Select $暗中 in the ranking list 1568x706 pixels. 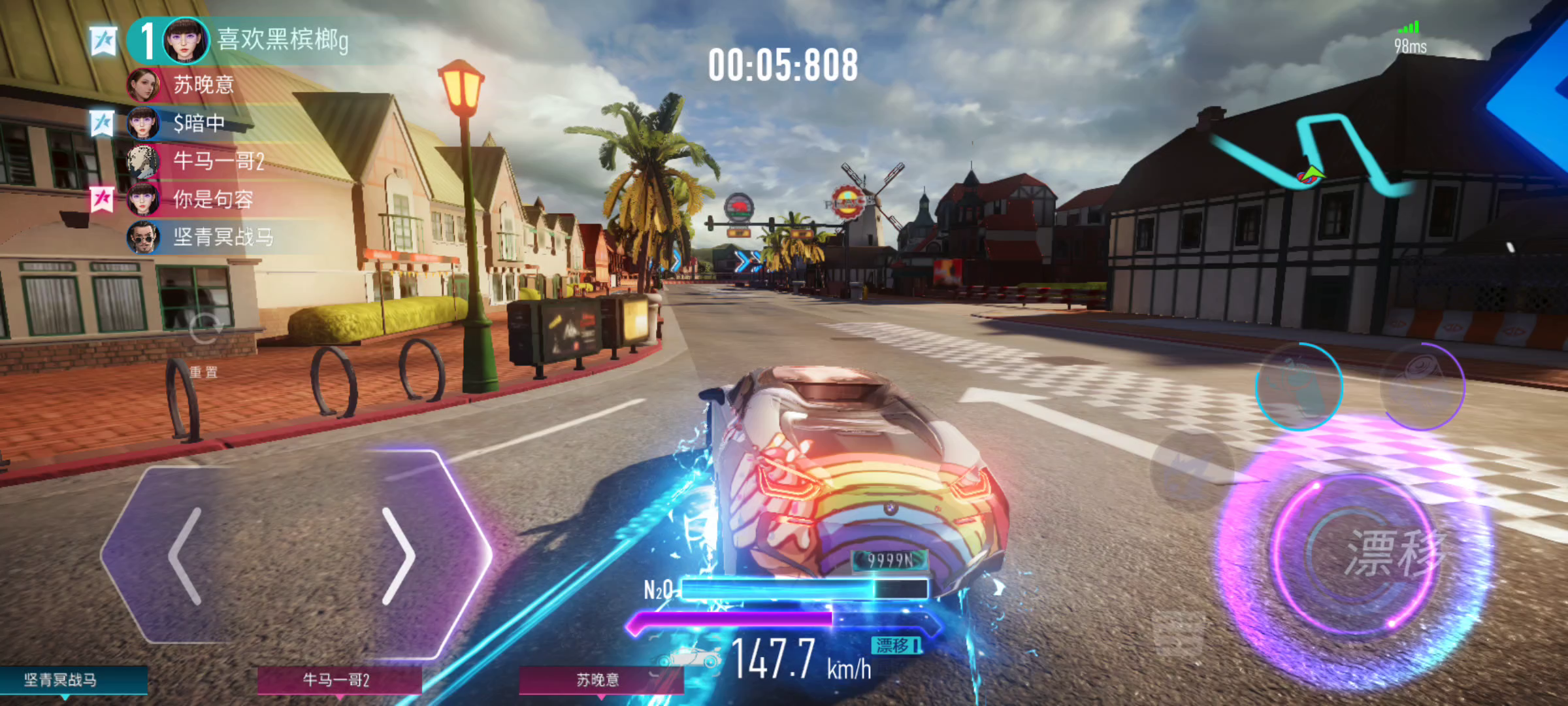point(198,123)
